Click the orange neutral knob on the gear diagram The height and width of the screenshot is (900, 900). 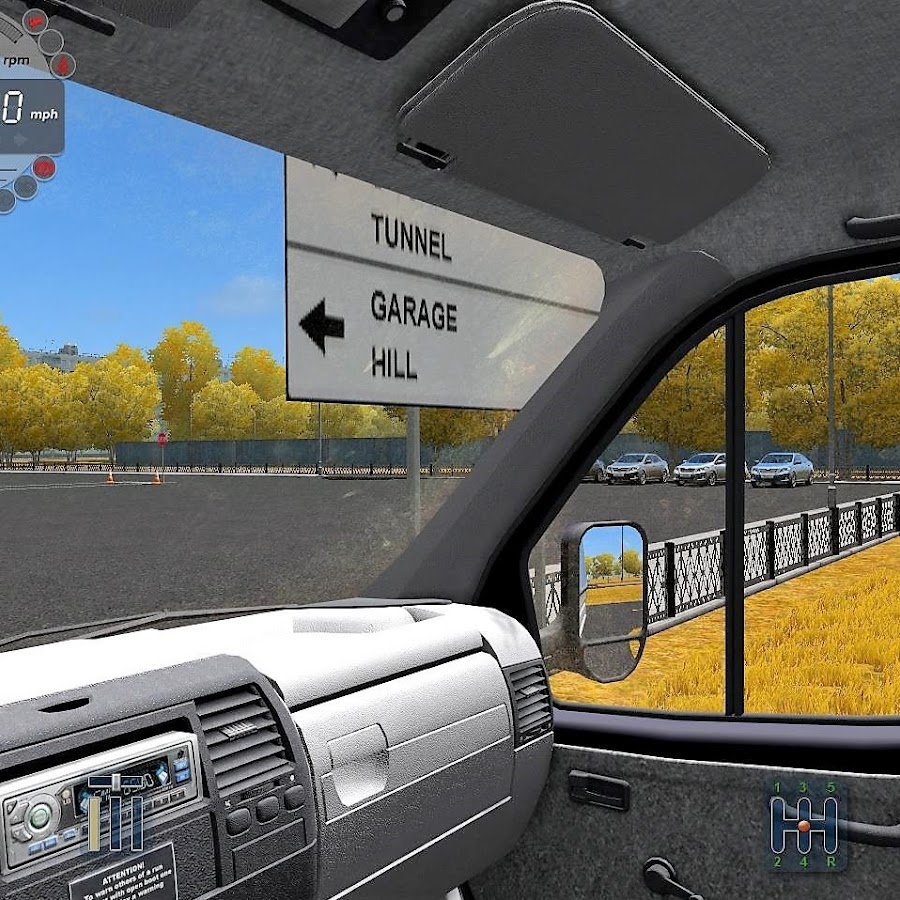804,825
